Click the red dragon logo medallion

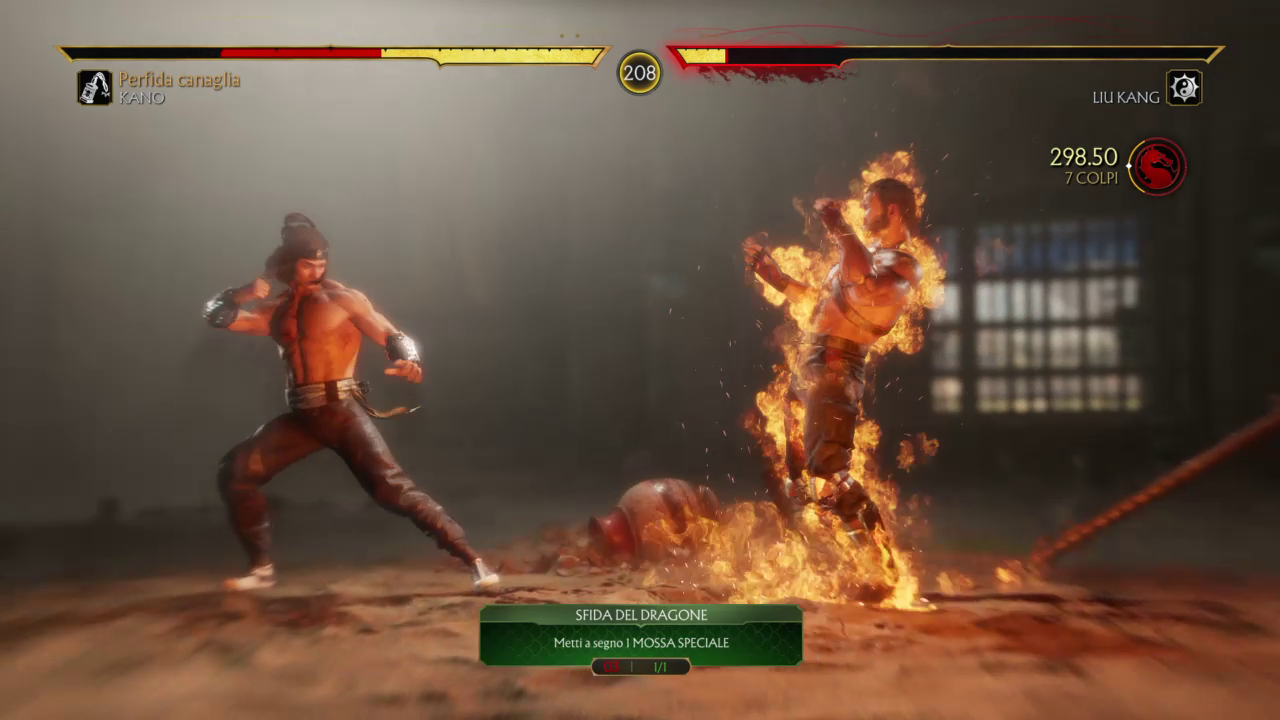coord(1158,166)
